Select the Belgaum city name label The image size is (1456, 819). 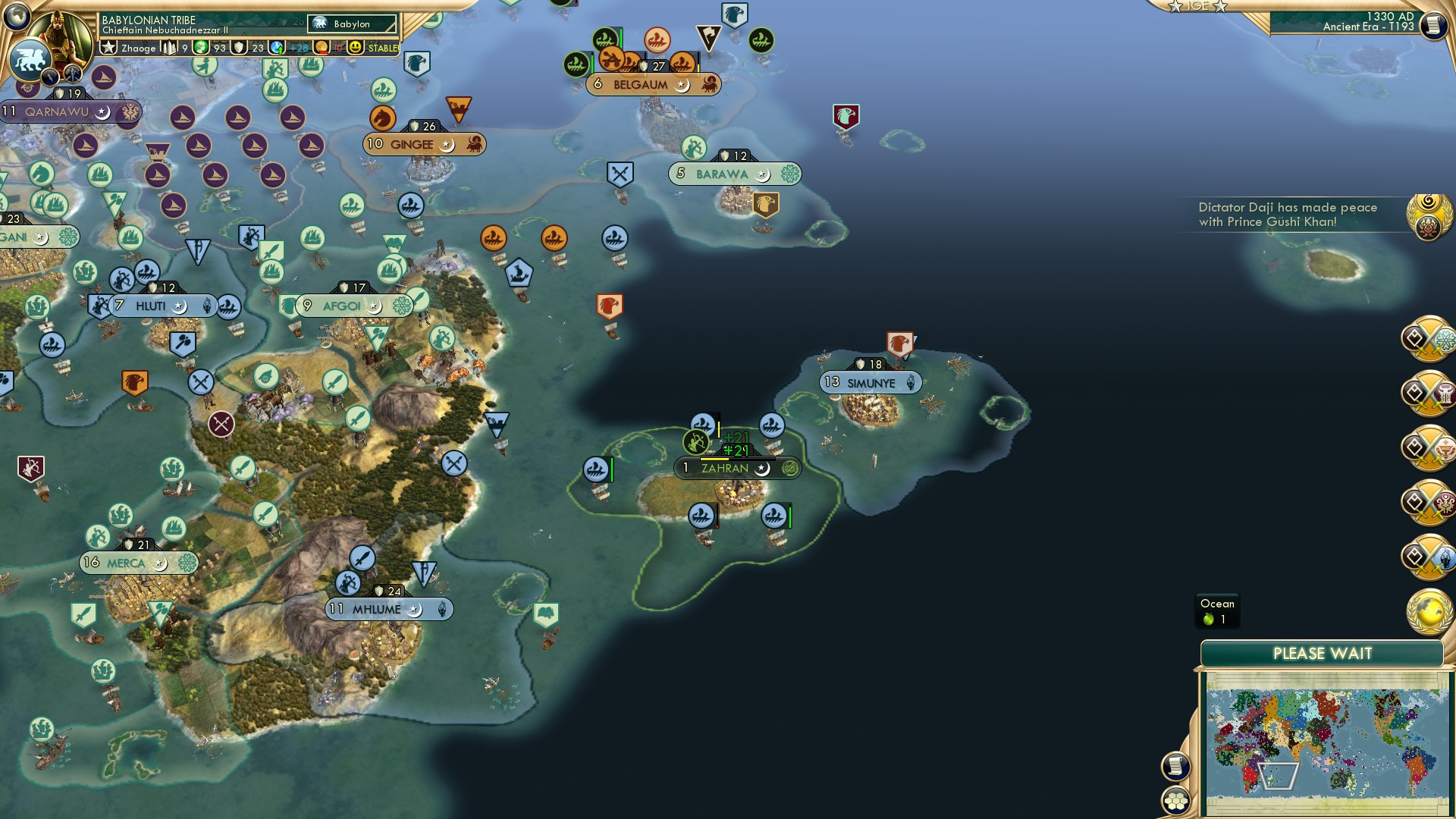[641, 85]
